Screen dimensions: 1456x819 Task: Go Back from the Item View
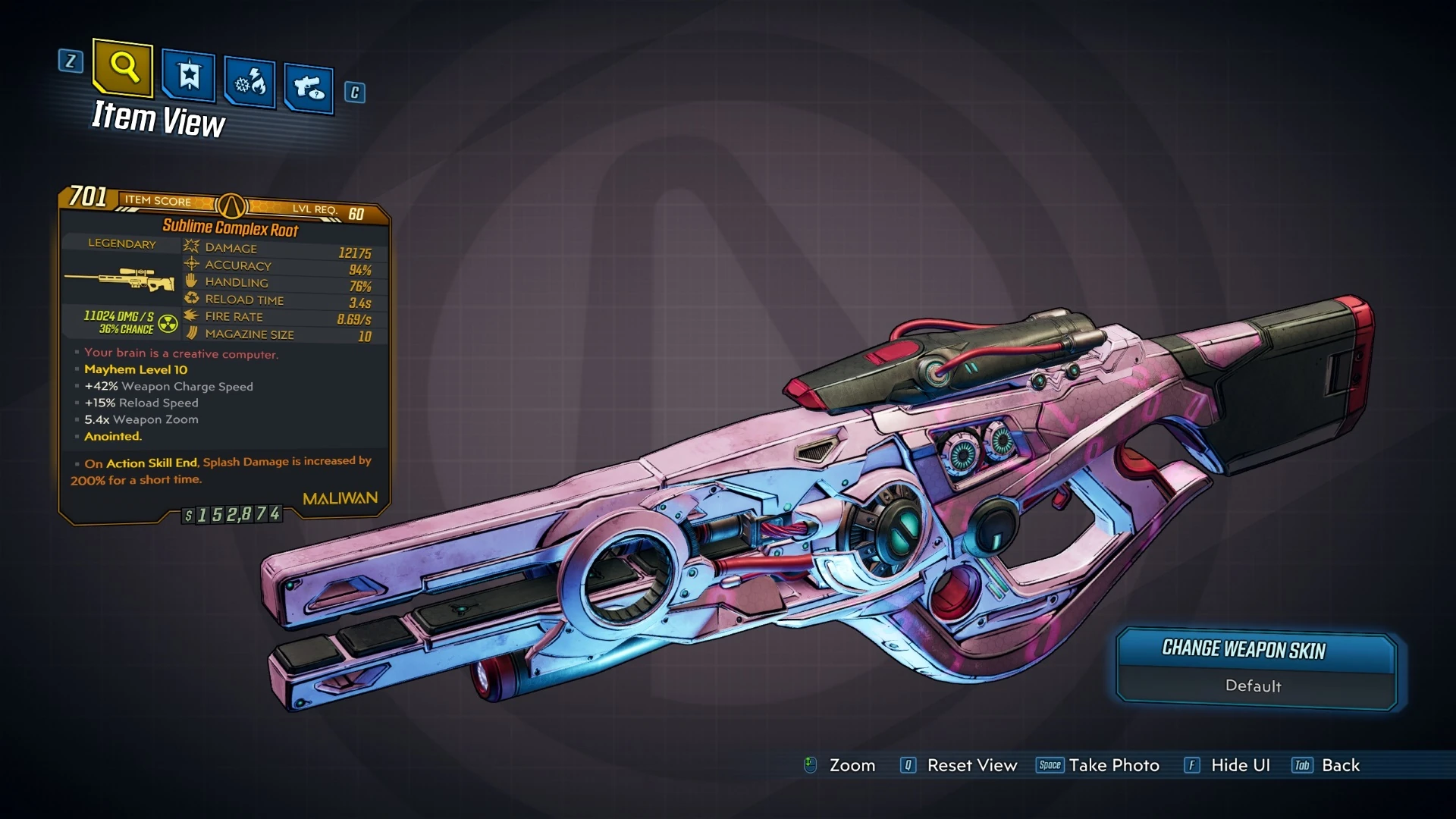point(1340,766)
